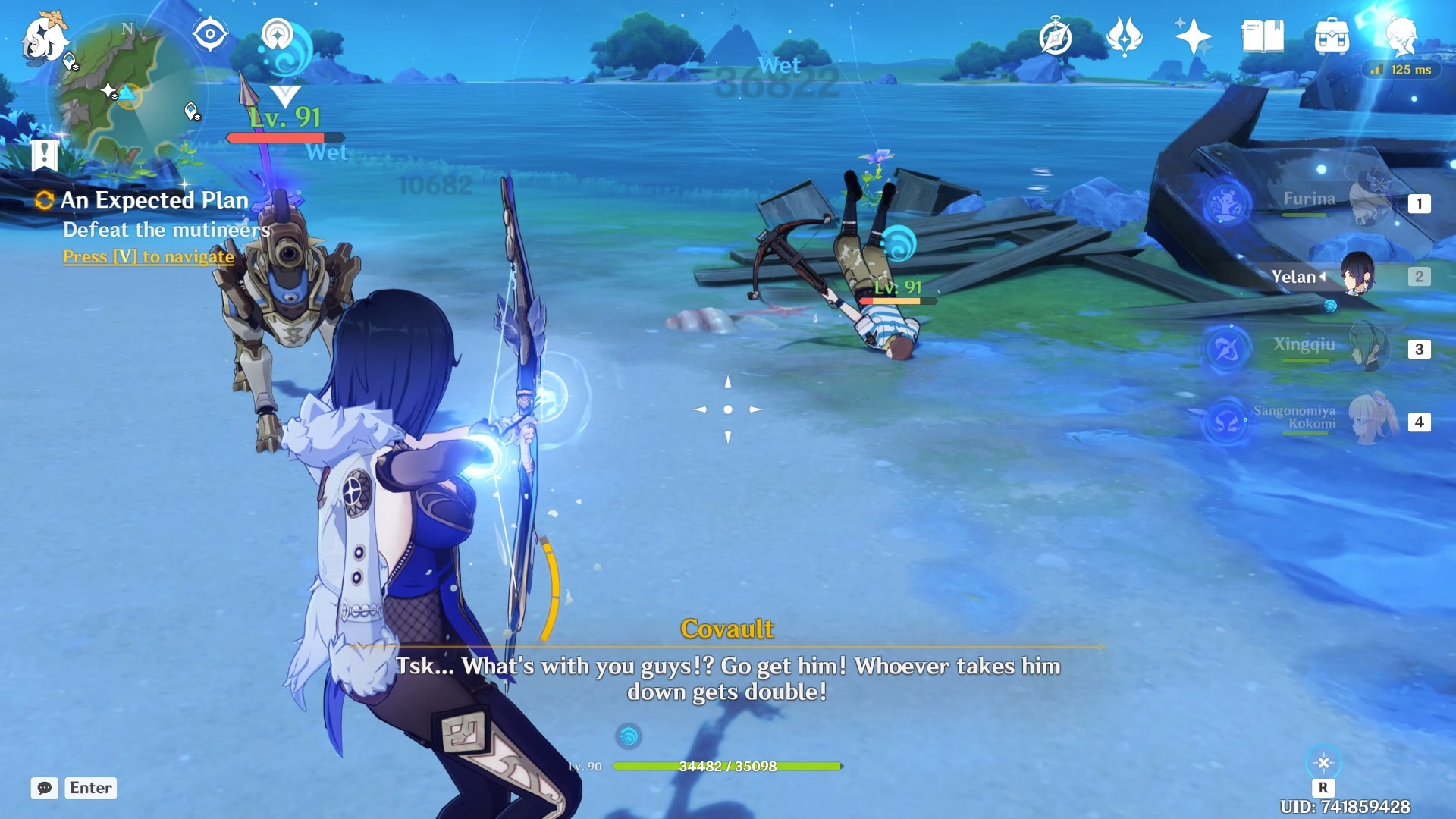Screen dimensions: 1456x819
Task: Open the events flame icon
Action: 1124,36
